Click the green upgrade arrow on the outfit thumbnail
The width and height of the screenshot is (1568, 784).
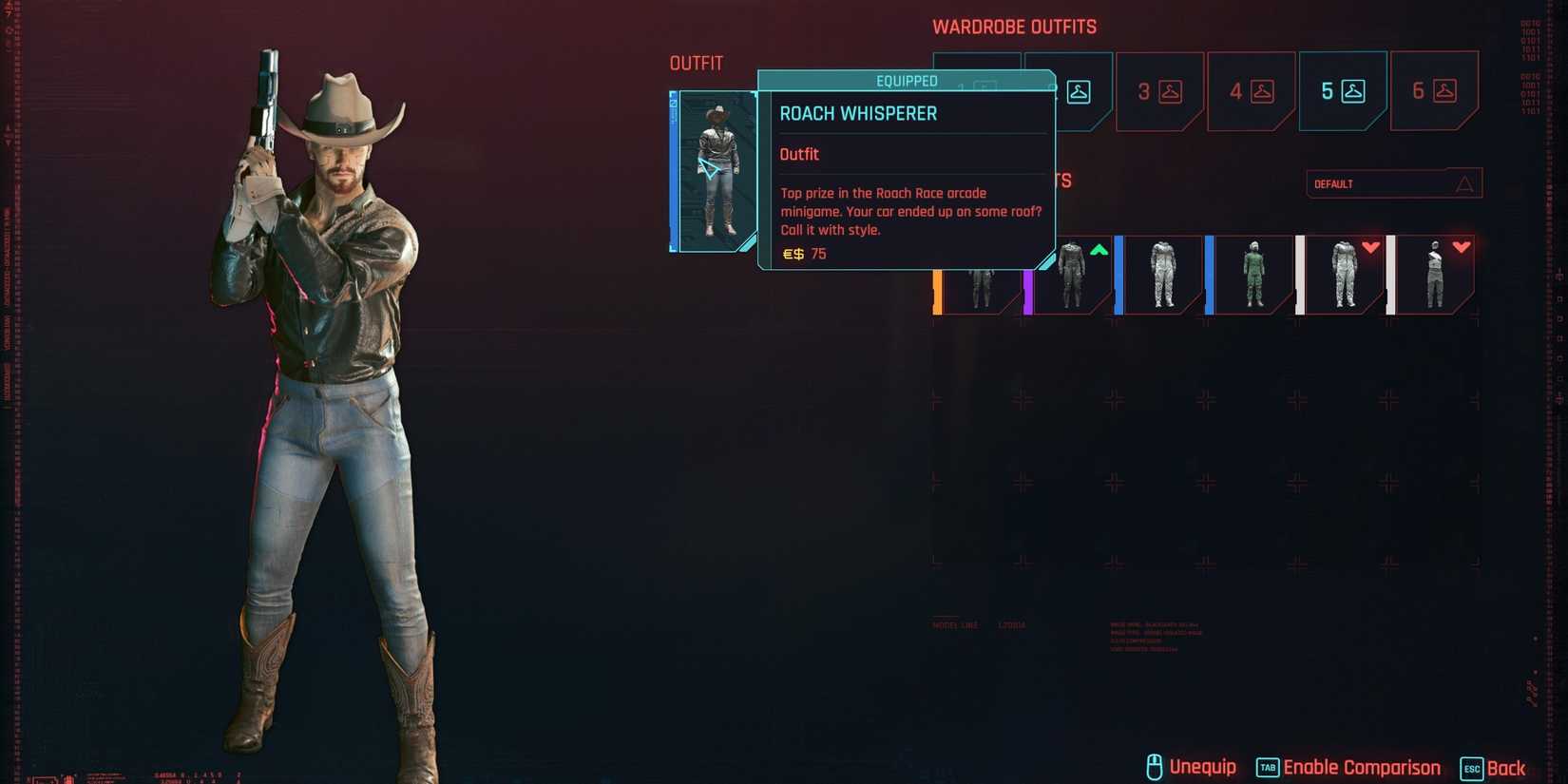point(1098,250)
